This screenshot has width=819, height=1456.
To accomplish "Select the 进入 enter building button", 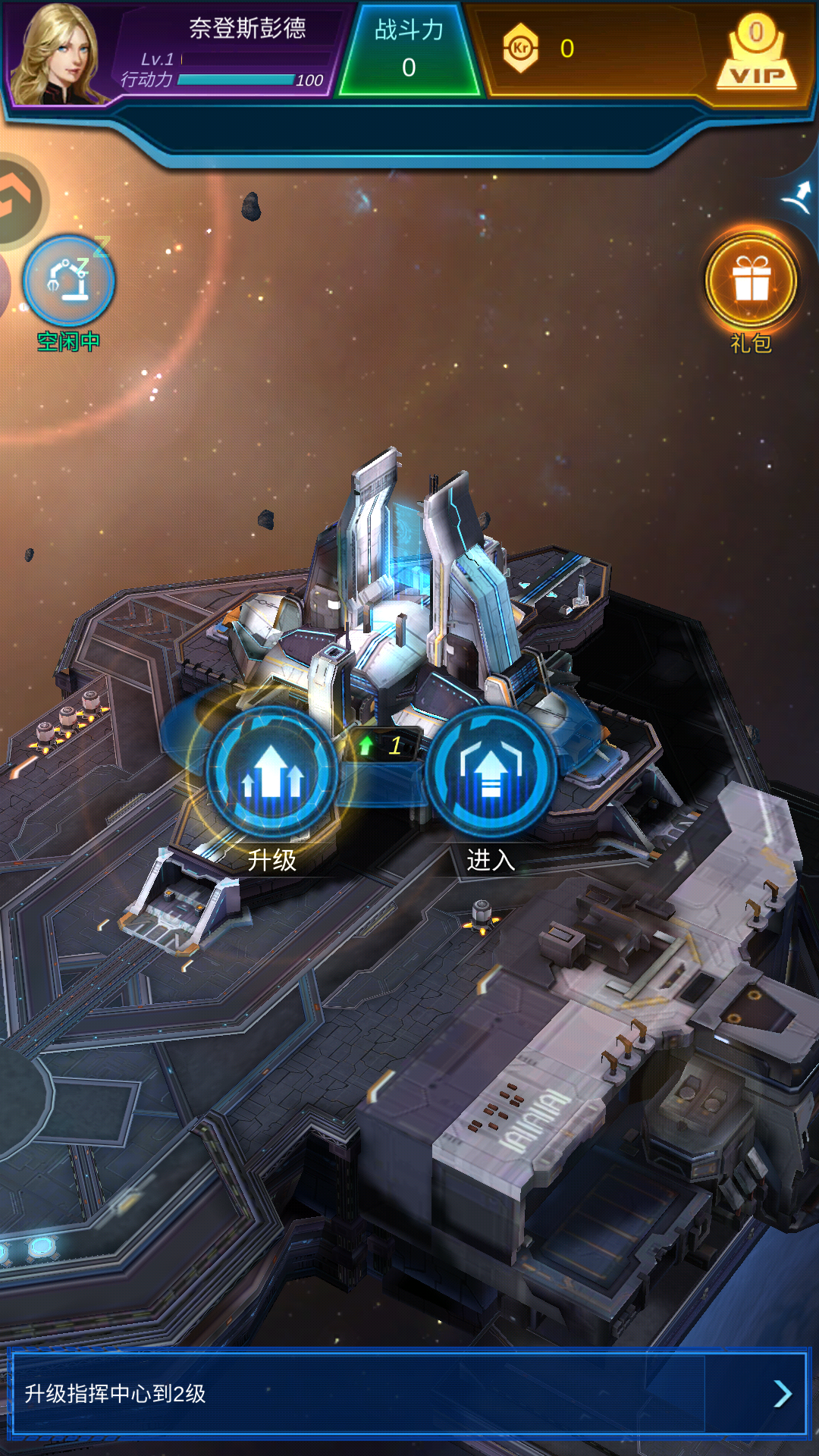I will (491, 773).
